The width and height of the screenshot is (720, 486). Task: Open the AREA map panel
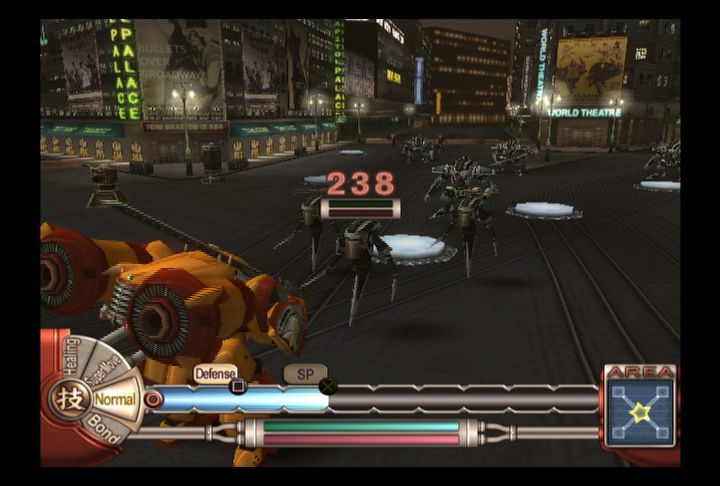[x=639, y=408]
